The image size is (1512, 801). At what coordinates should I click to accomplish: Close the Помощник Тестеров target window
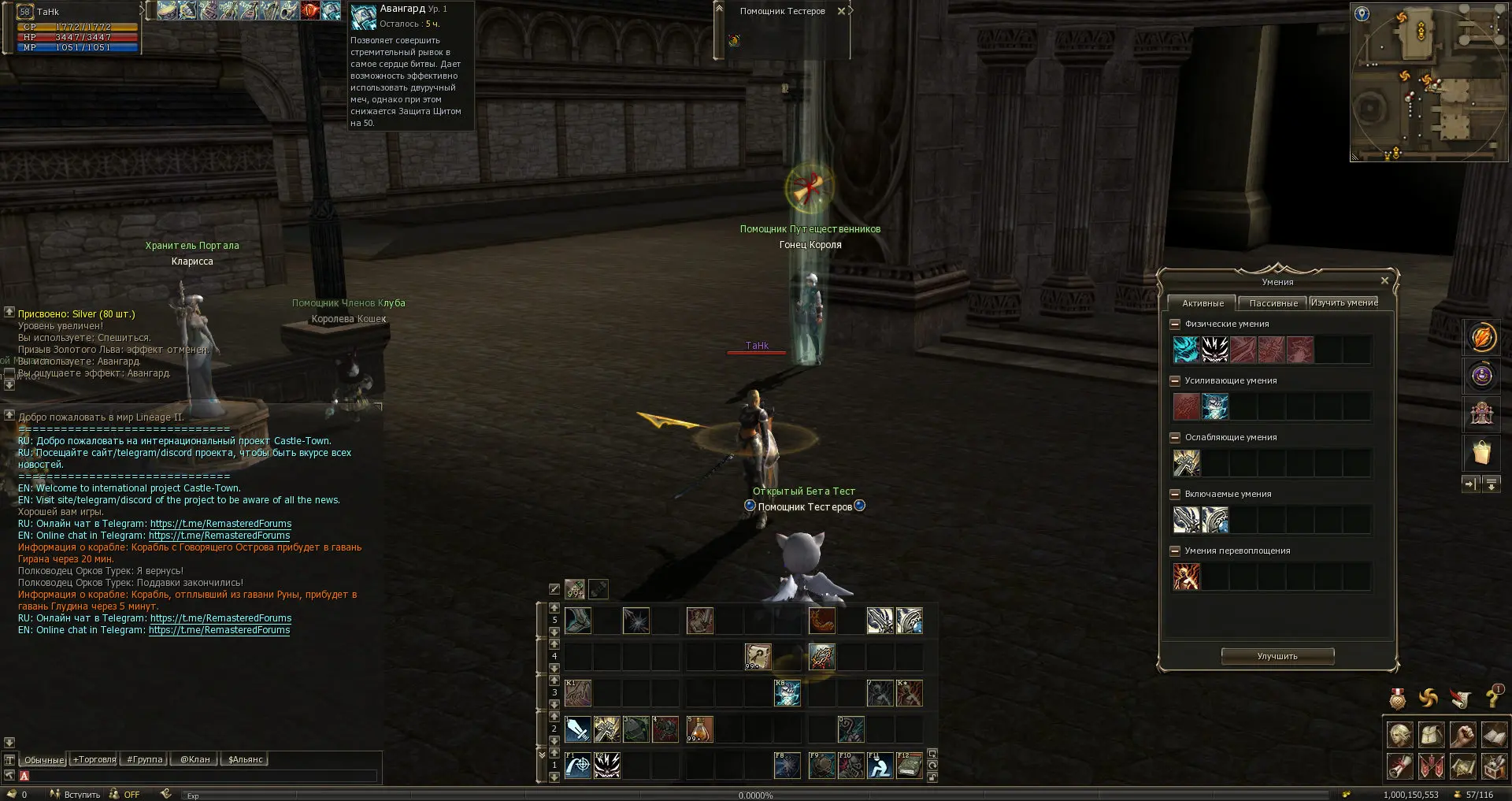click(841, 11)
